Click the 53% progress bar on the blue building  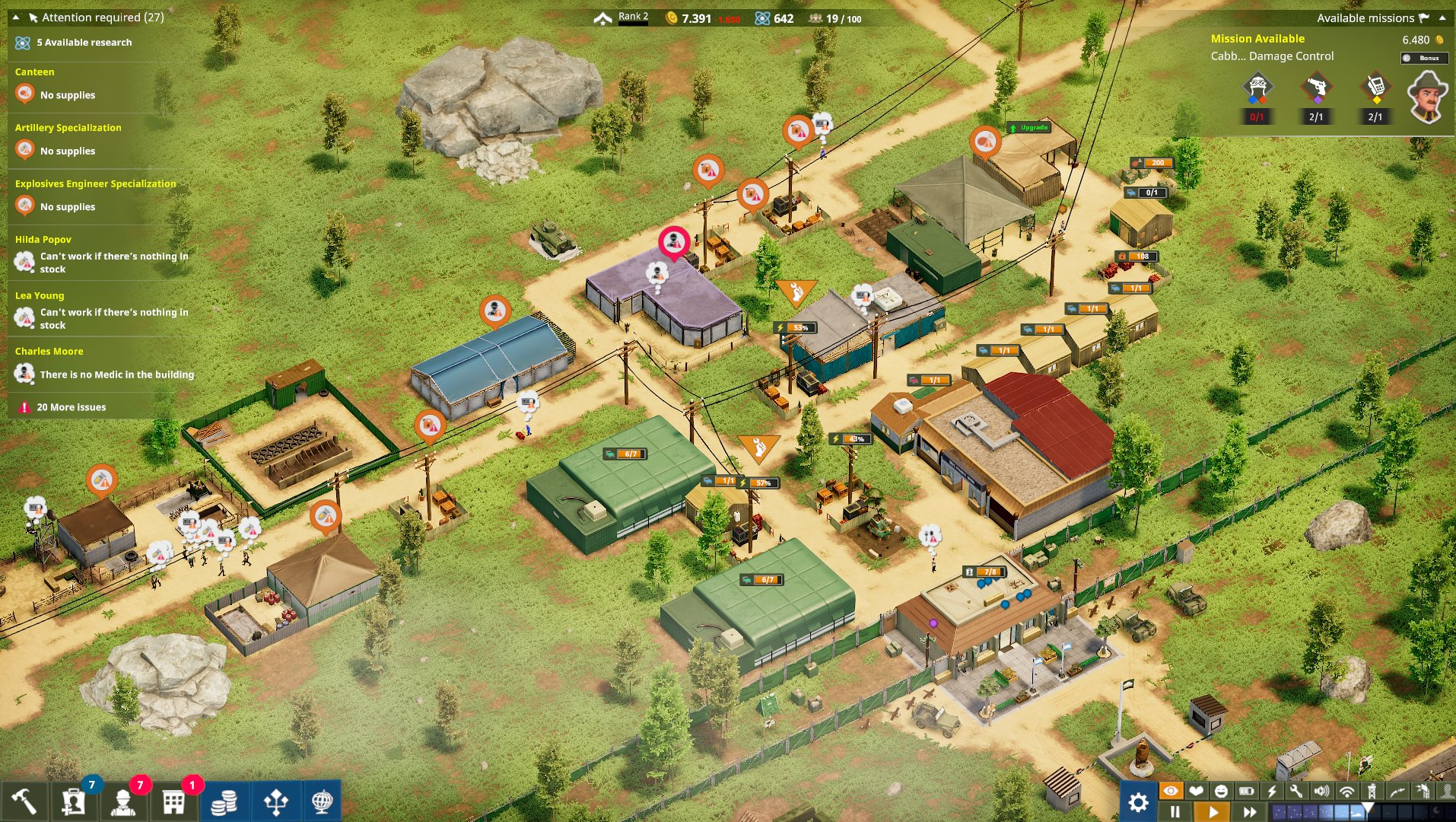tap(796, 327)
